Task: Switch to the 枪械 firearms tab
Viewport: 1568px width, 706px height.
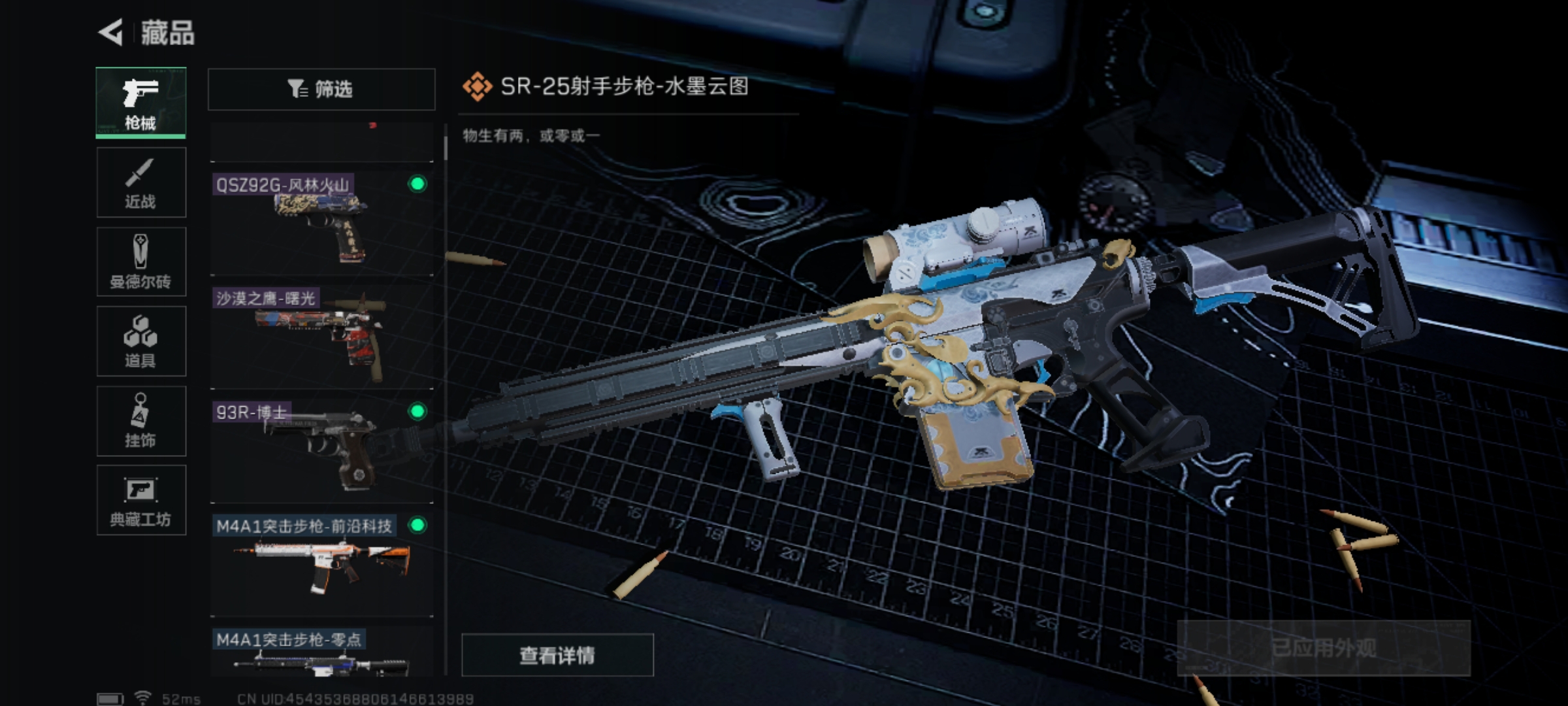Action: click(x=141, y=103)
